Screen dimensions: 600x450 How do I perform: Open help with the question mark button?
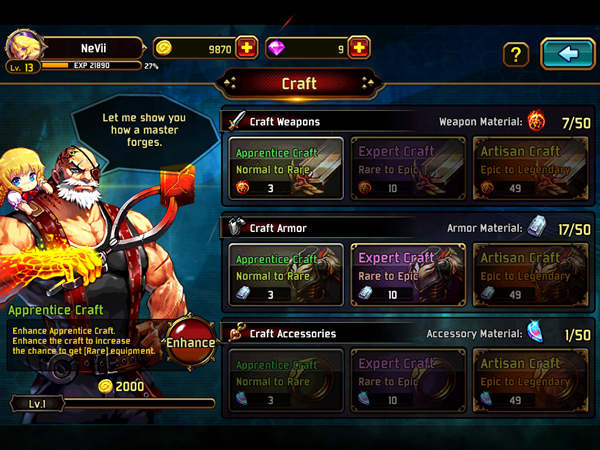515,54
